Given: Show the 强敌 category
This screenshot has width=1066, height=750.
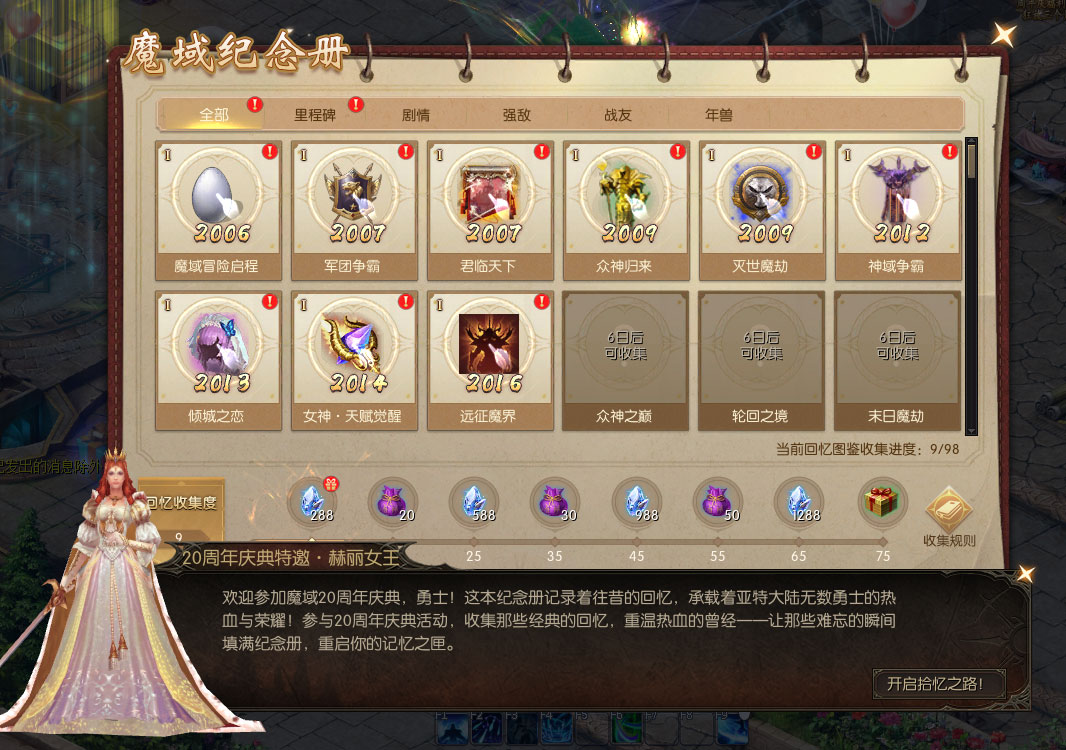Looking at the screenshot, I should pos(517,115).
